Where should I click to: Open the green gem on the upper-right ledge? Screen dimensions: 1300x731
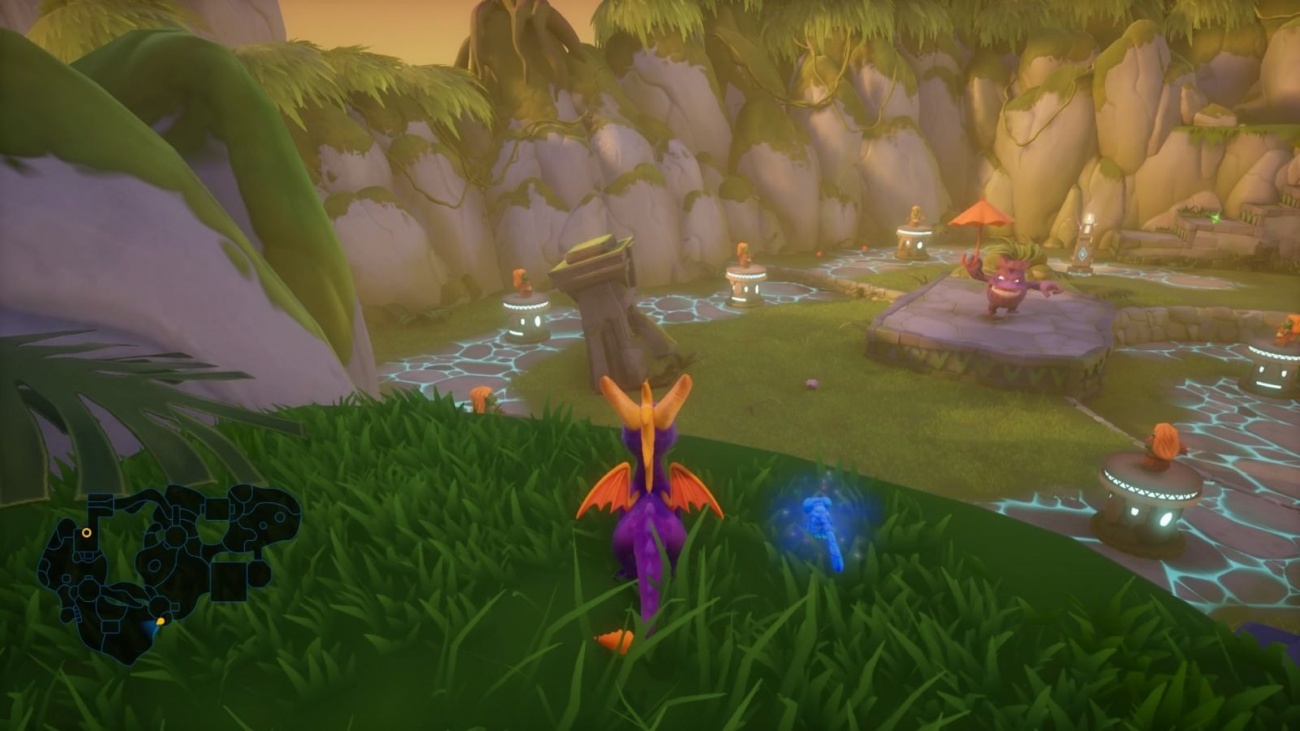1216,218
